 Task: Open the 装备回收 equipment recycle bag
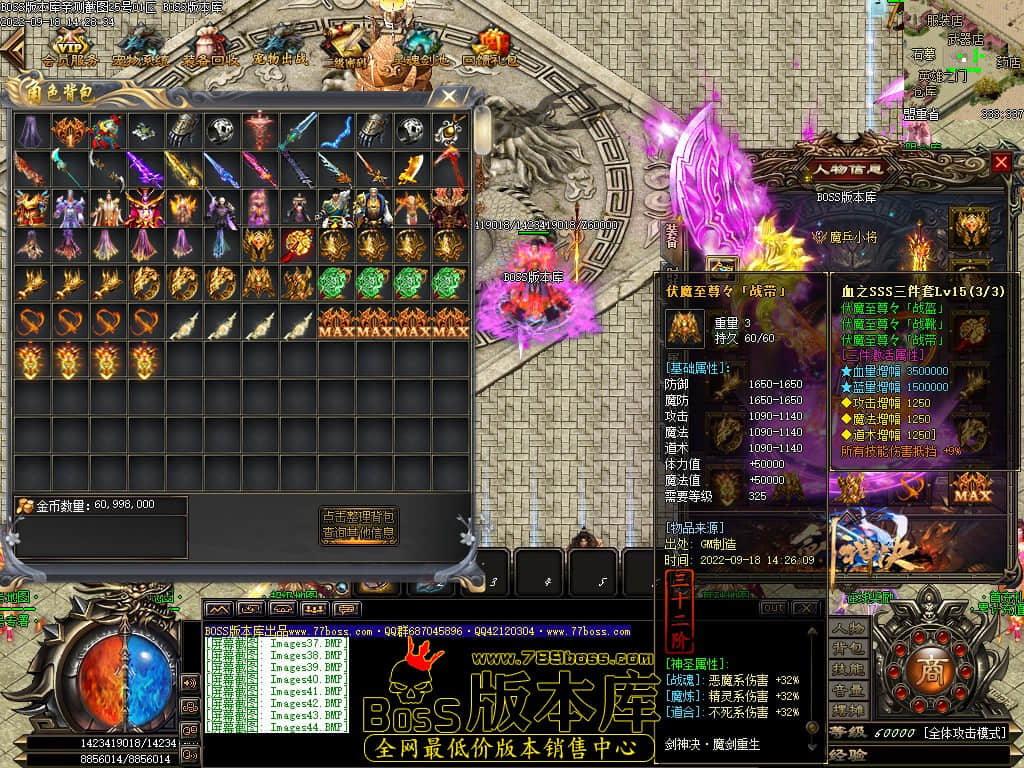pyautogui.click(x=210, y=46)
